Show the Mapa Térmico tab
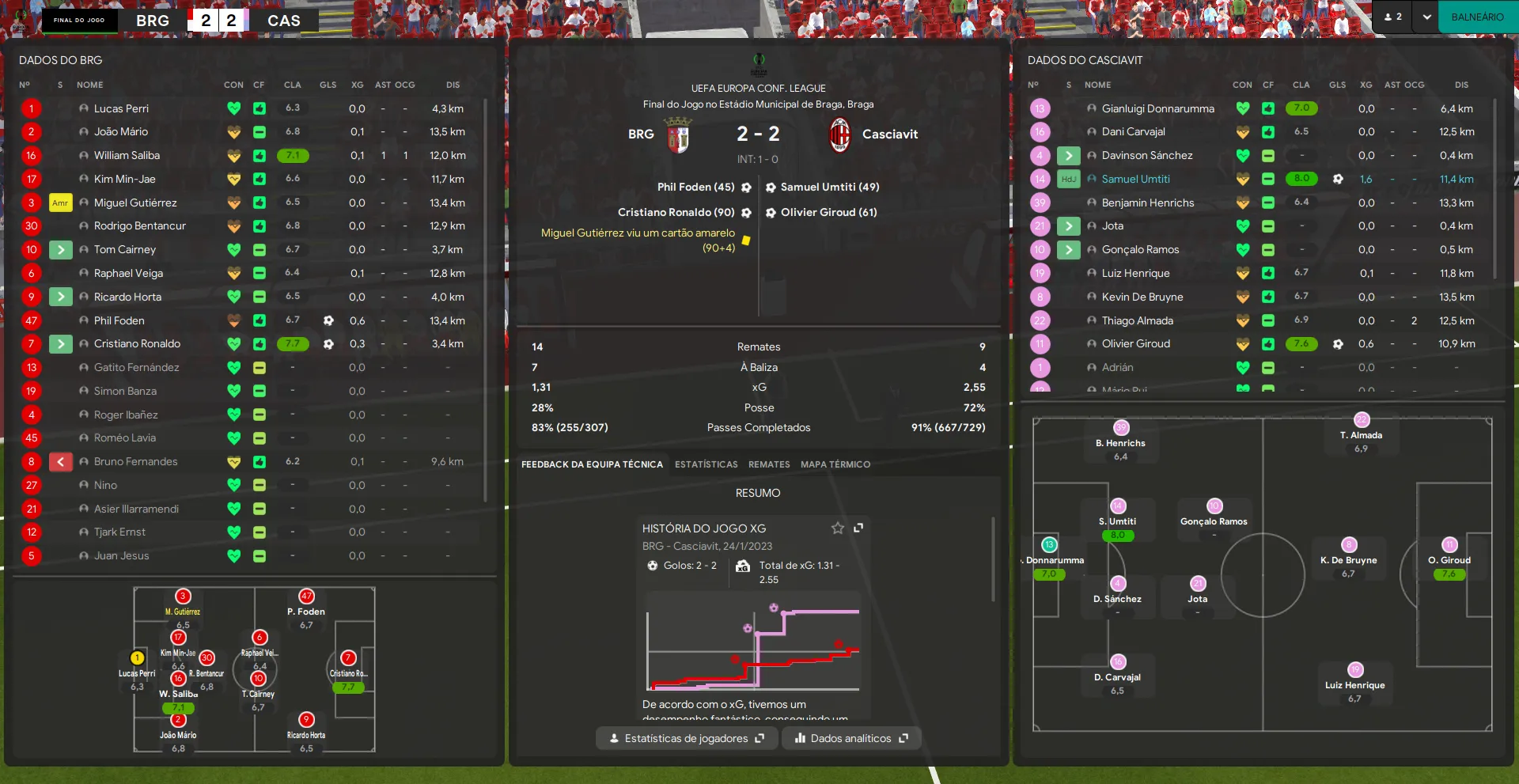The height and width of the screenshot is (784, 1519). (x=835, y=464)
